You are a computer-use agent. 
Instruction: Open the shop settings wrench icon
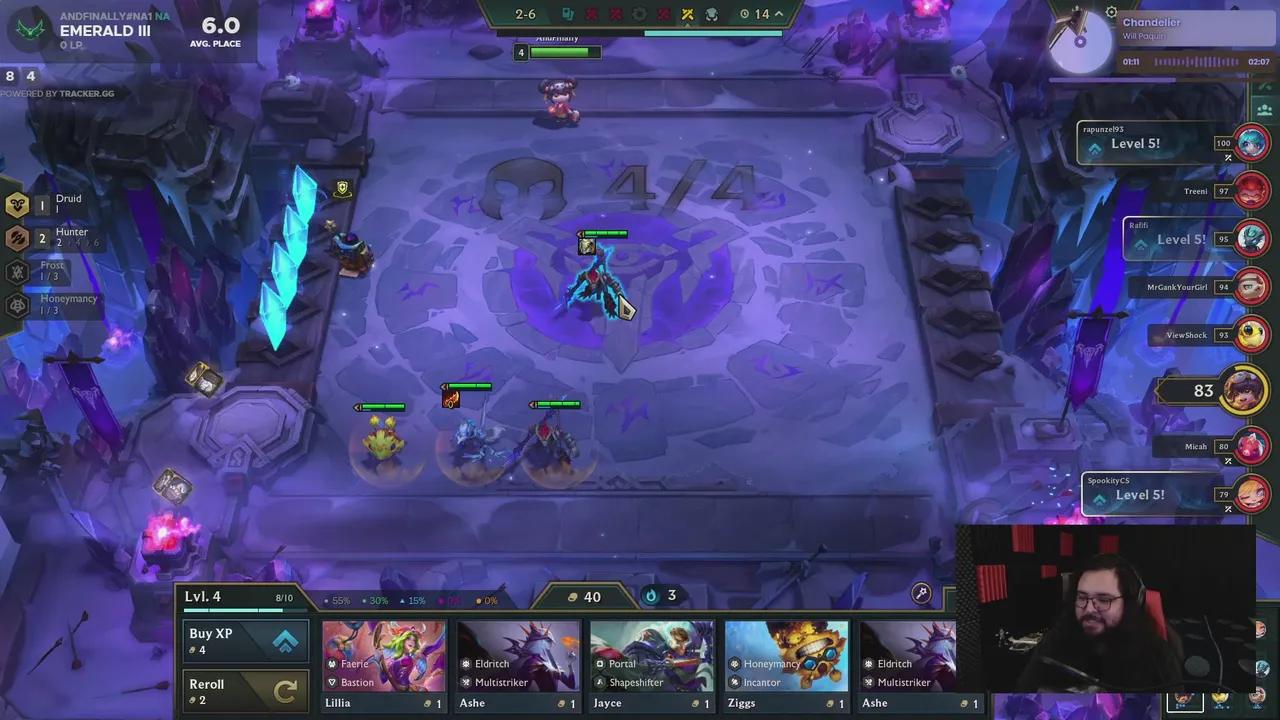(x=921, y=593)
